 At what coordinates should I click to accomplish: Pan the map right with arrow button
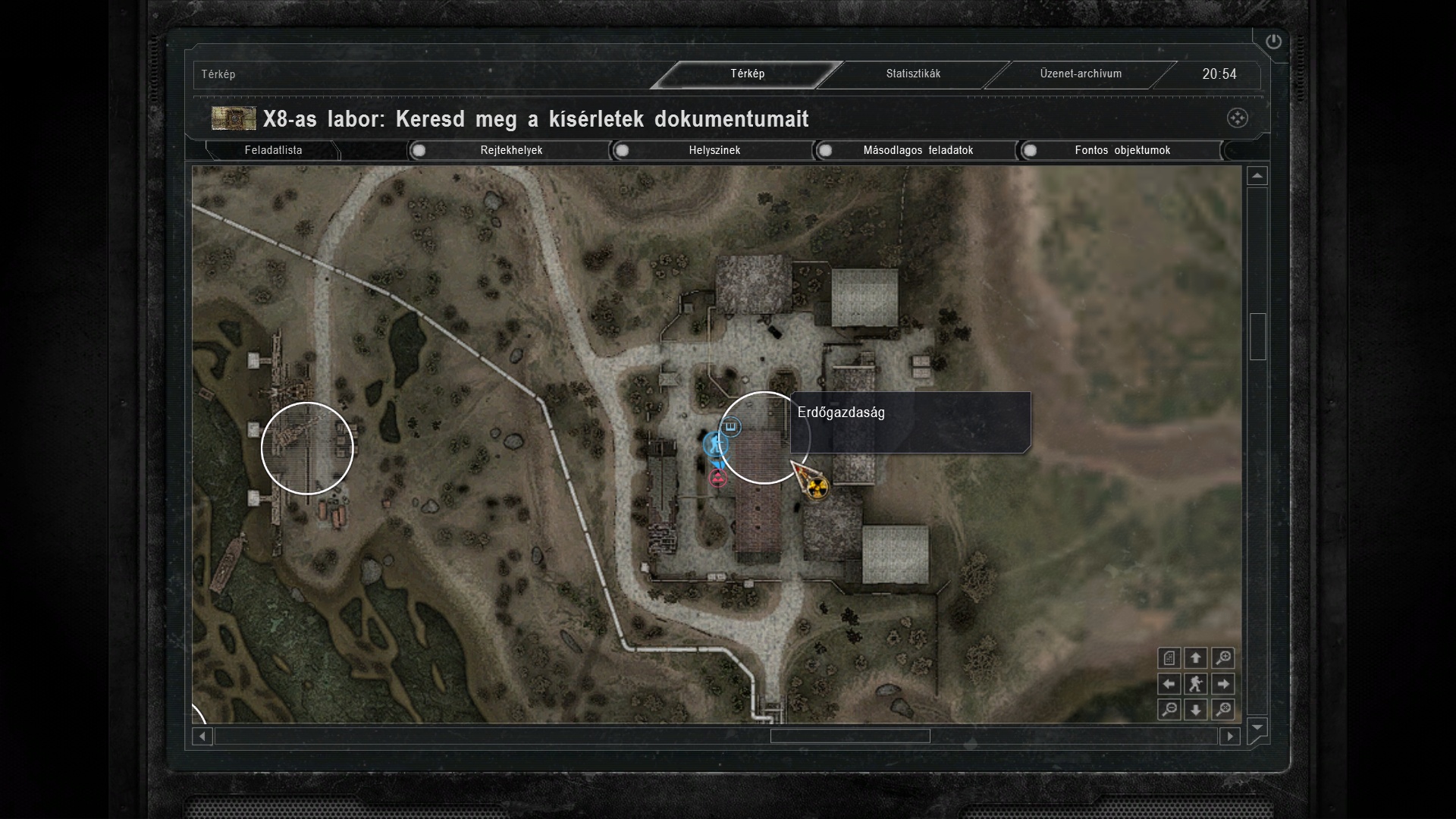(1222, 684)
